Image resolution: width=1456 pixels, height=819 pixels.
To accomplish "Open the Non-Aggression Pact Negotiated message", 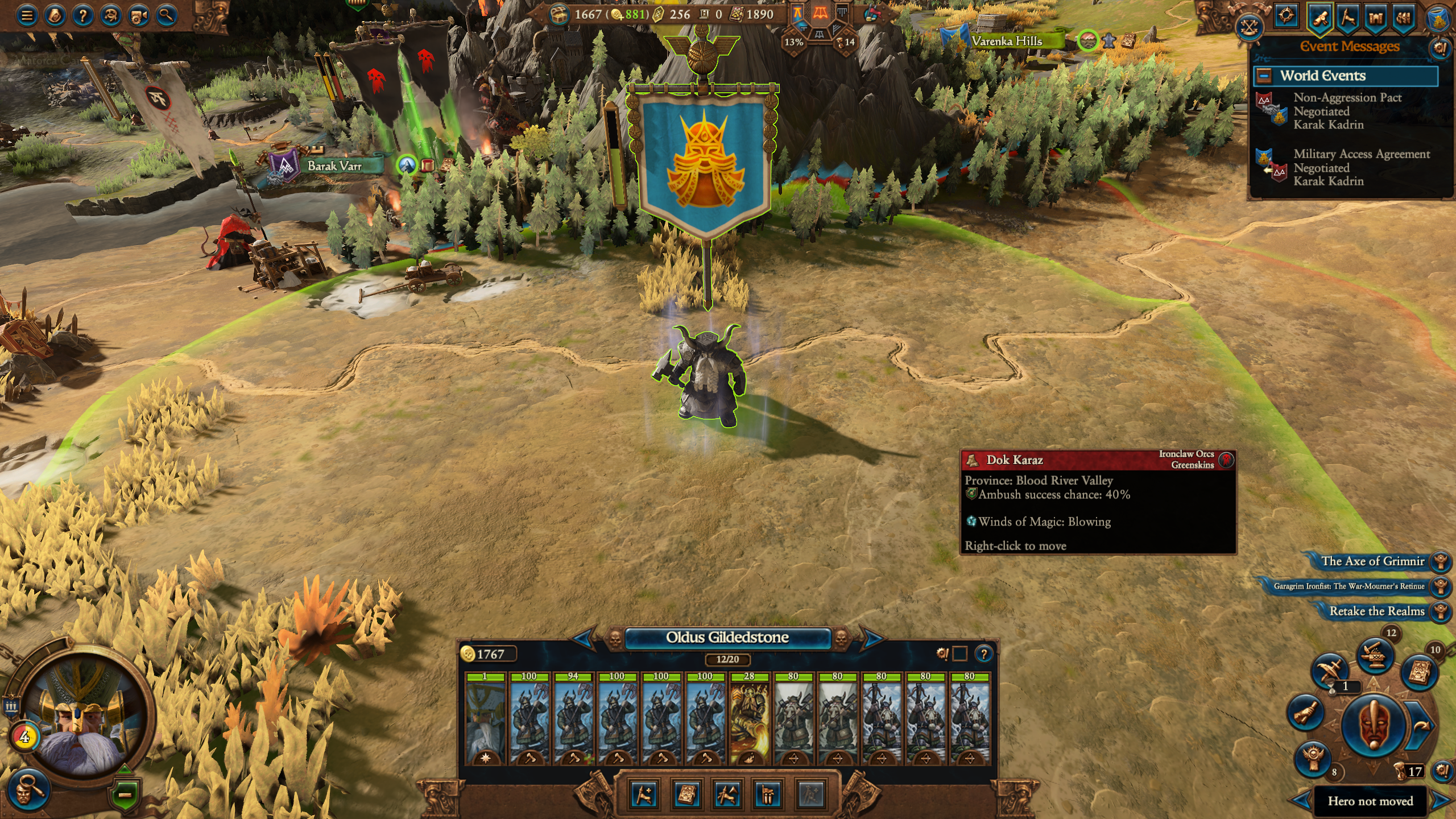I will pos(1347,111).
